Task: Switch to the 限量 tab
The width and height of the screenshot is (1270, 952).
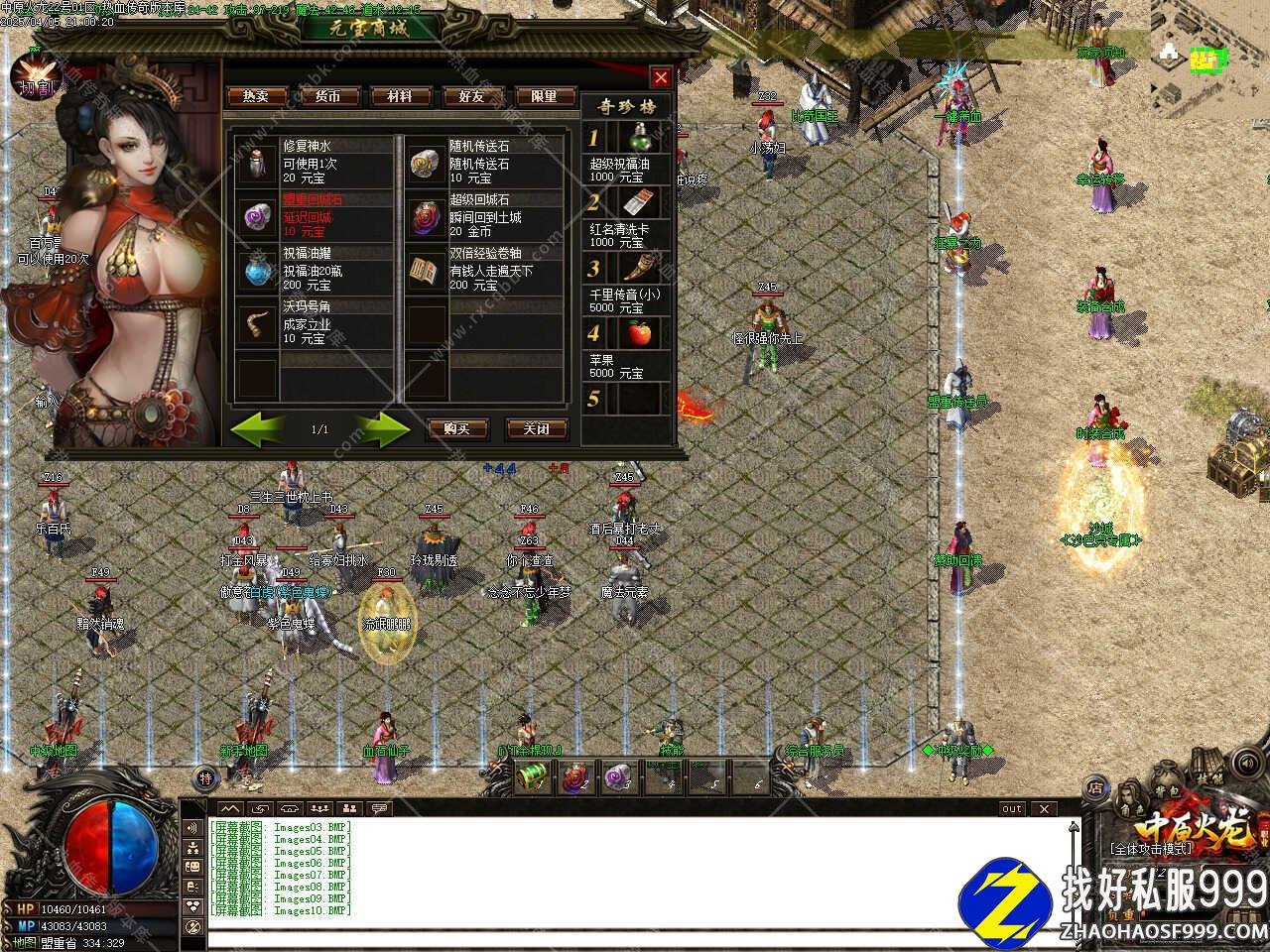Action: (x=544, y=96)
